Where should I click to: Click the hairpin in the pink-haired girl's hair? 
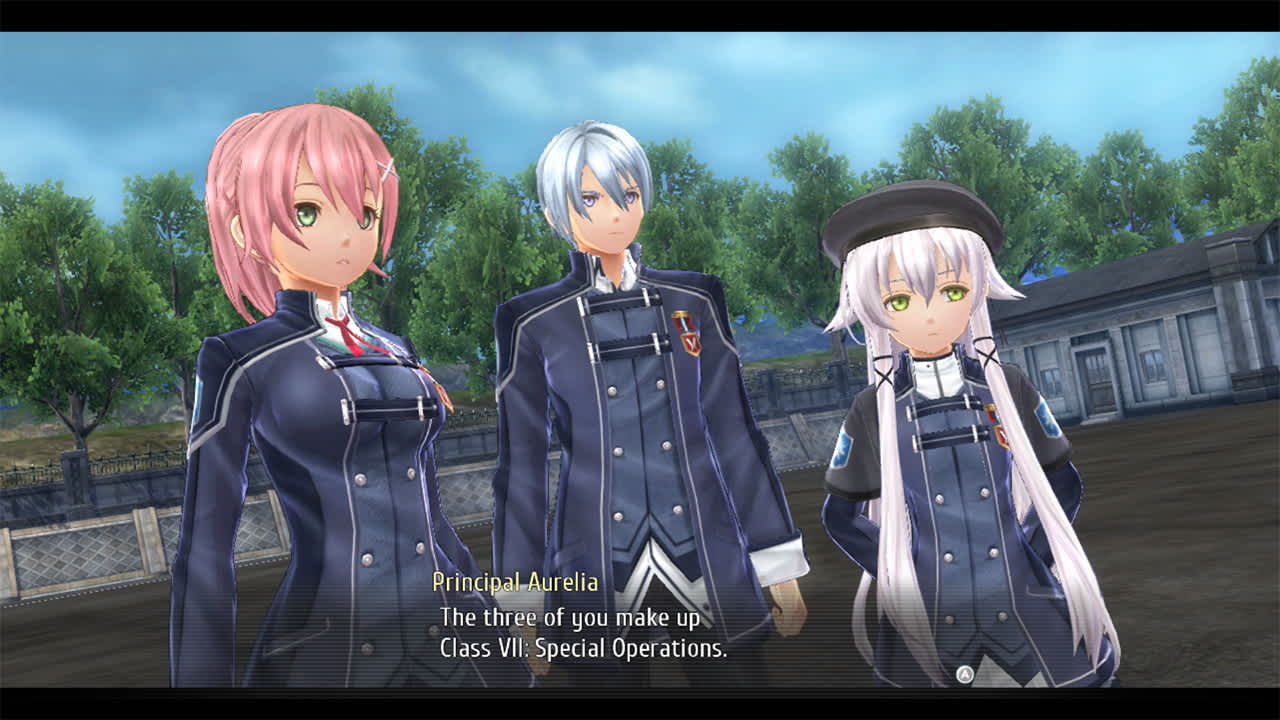point(388,170)
